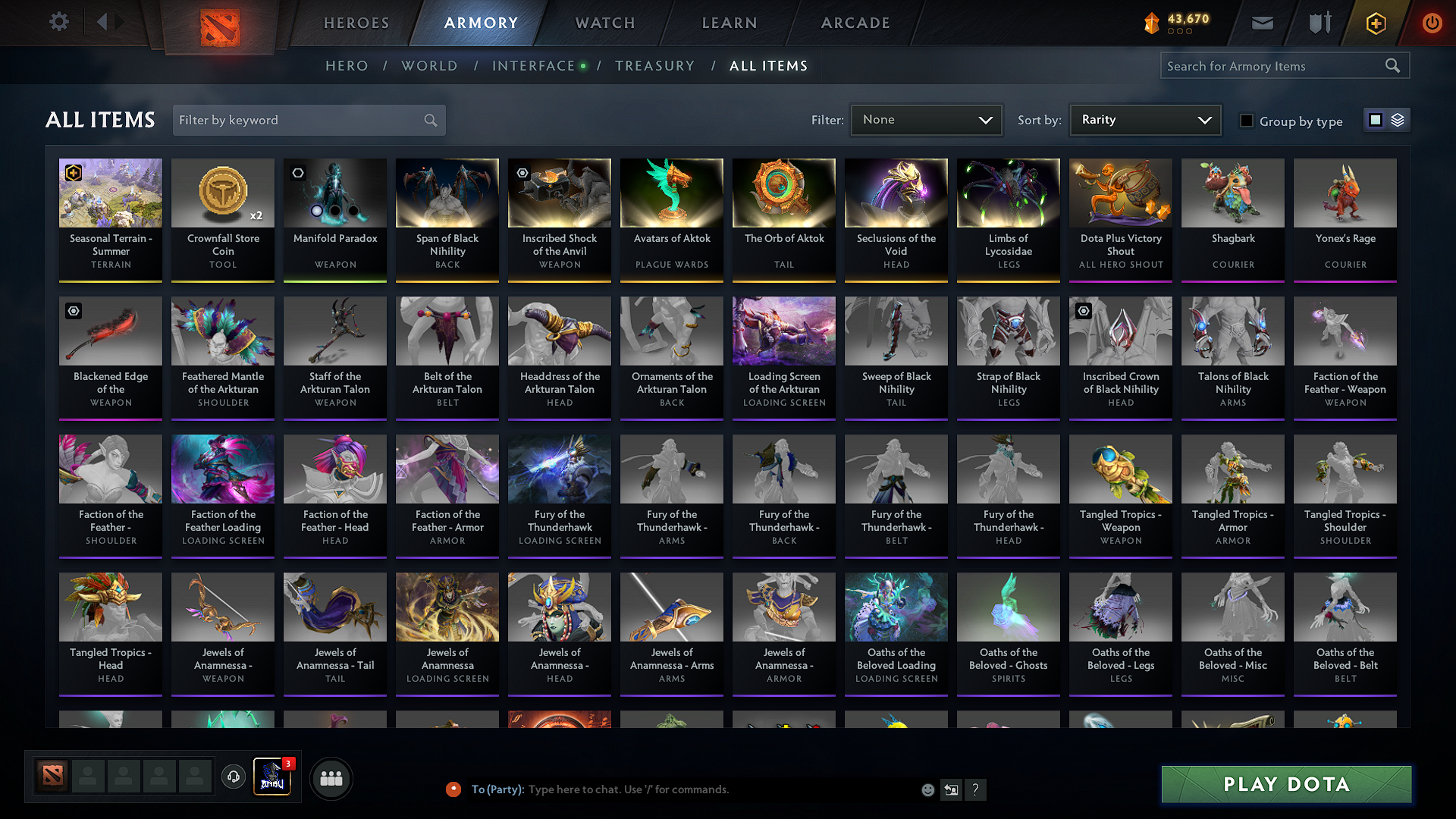Open the friends list icon
The height and width of the screenshot is (819, 1456).
tap(331, 778)
